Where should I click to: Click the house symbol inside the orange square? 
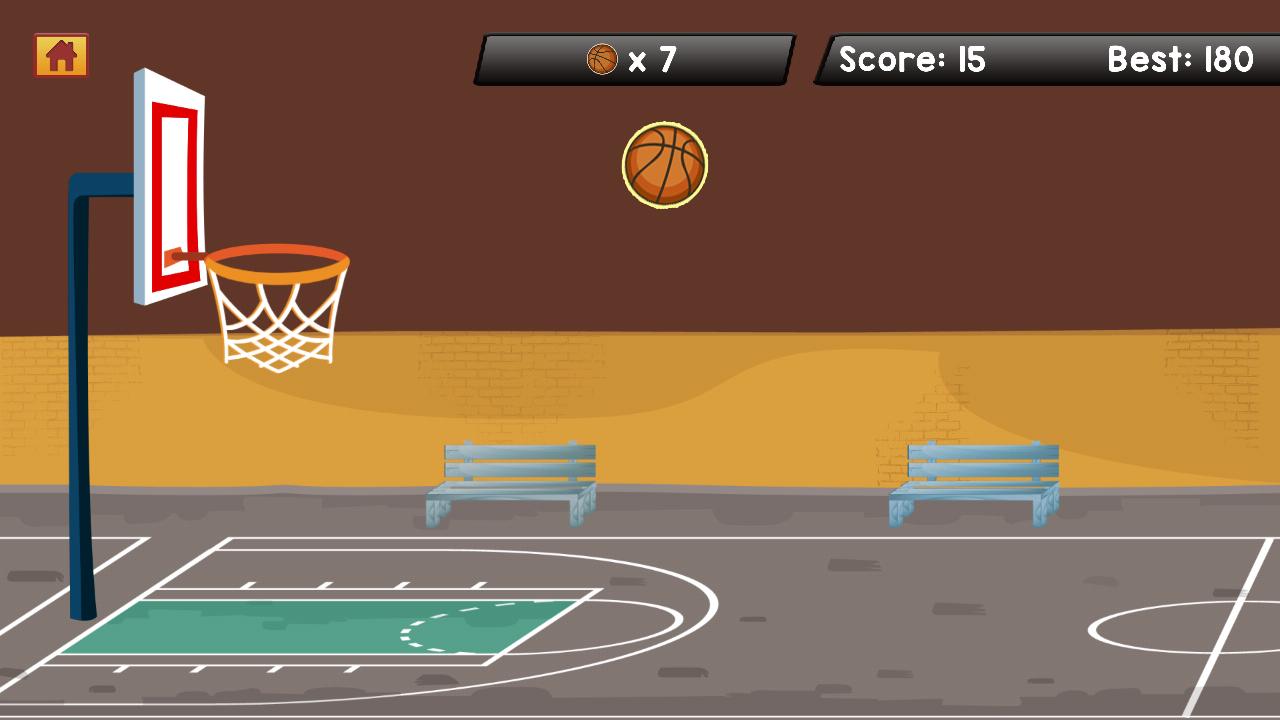click(x=61, y=56)
